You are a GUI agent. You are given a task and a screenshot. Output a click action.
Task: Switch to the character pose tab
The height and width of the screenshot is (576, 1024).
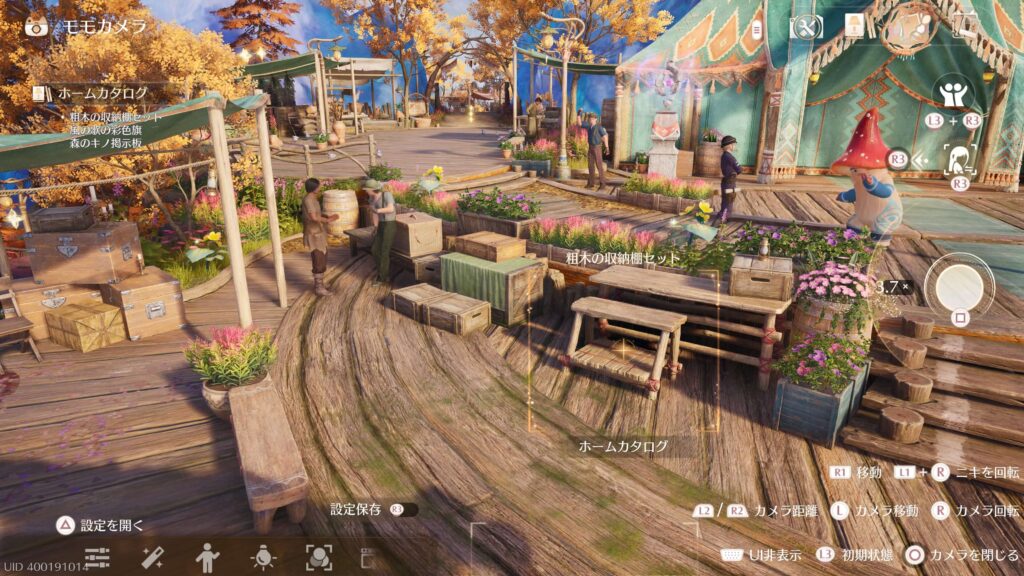tap(208, 557)
